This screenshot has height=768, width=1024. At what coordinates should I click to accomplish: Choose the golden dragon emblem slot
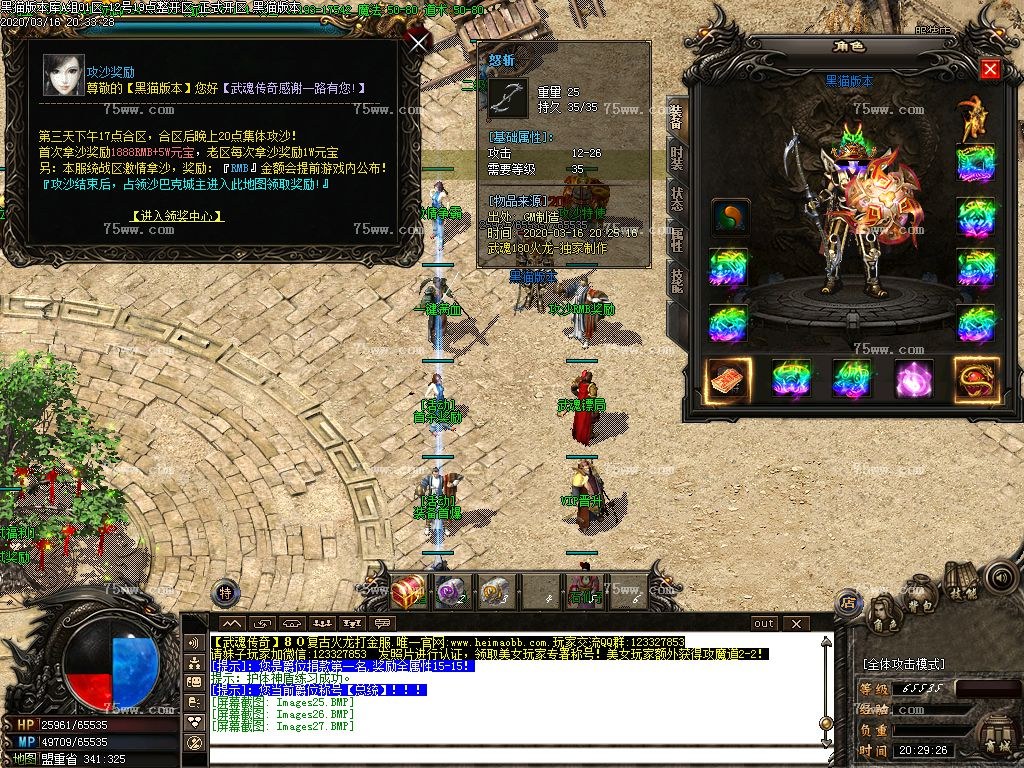pyautogui.click(x=975, y=379)
